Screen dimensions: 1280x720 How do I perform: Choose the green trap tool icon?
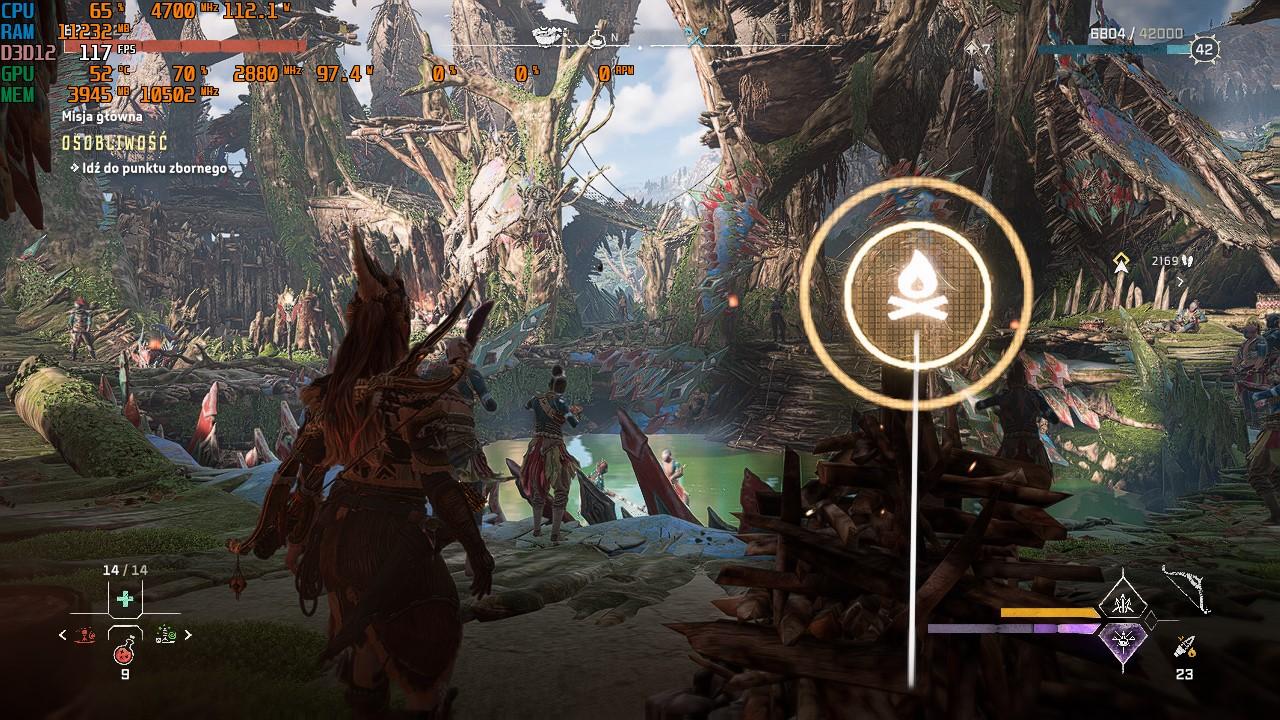(165, 635)
